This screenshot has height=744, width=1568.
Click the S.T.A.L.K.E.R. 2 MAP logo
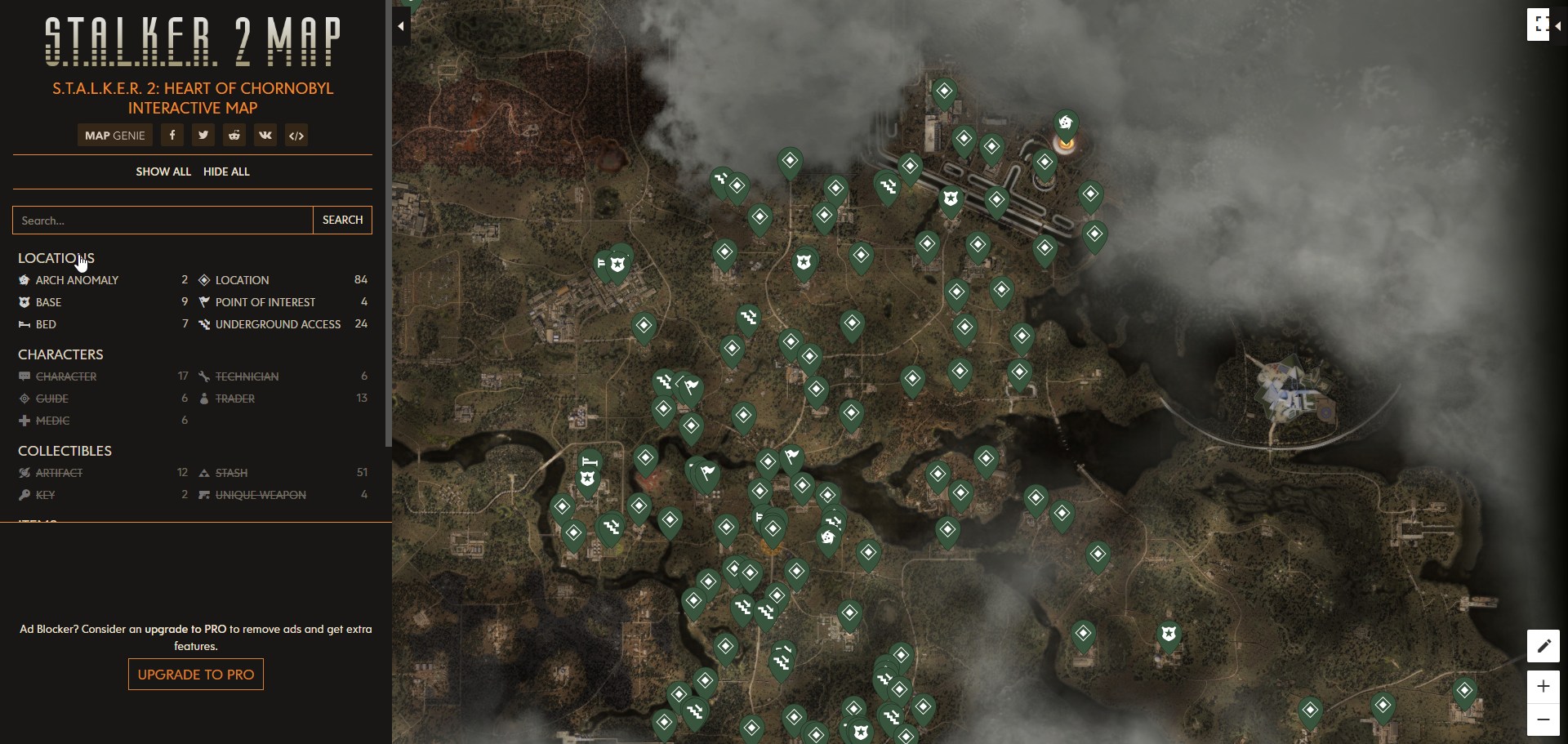tap(193, 41)
